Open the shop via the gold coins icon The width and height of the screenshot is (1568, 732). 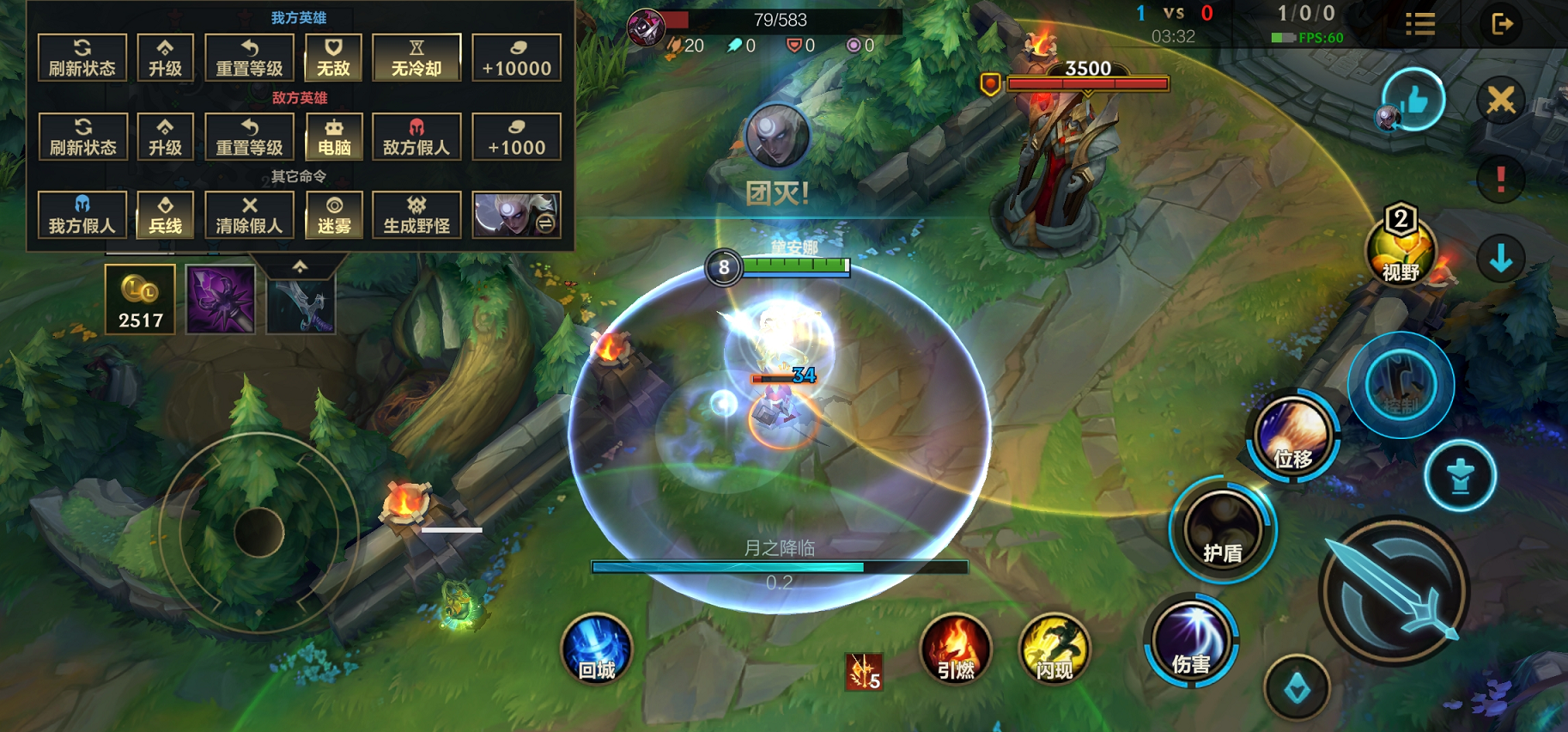point(140,298)
